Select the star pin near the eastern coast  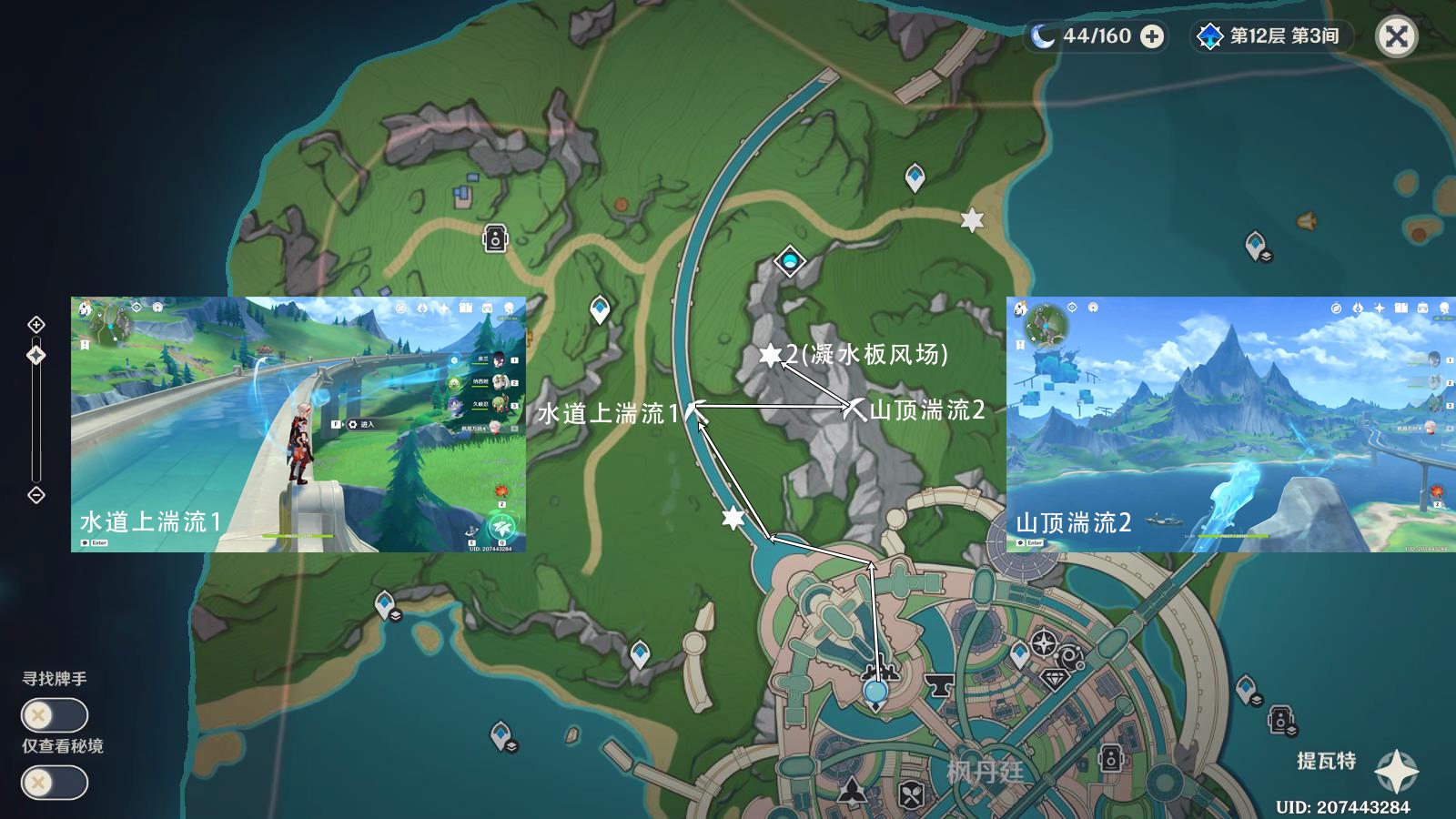click(972, 219)
